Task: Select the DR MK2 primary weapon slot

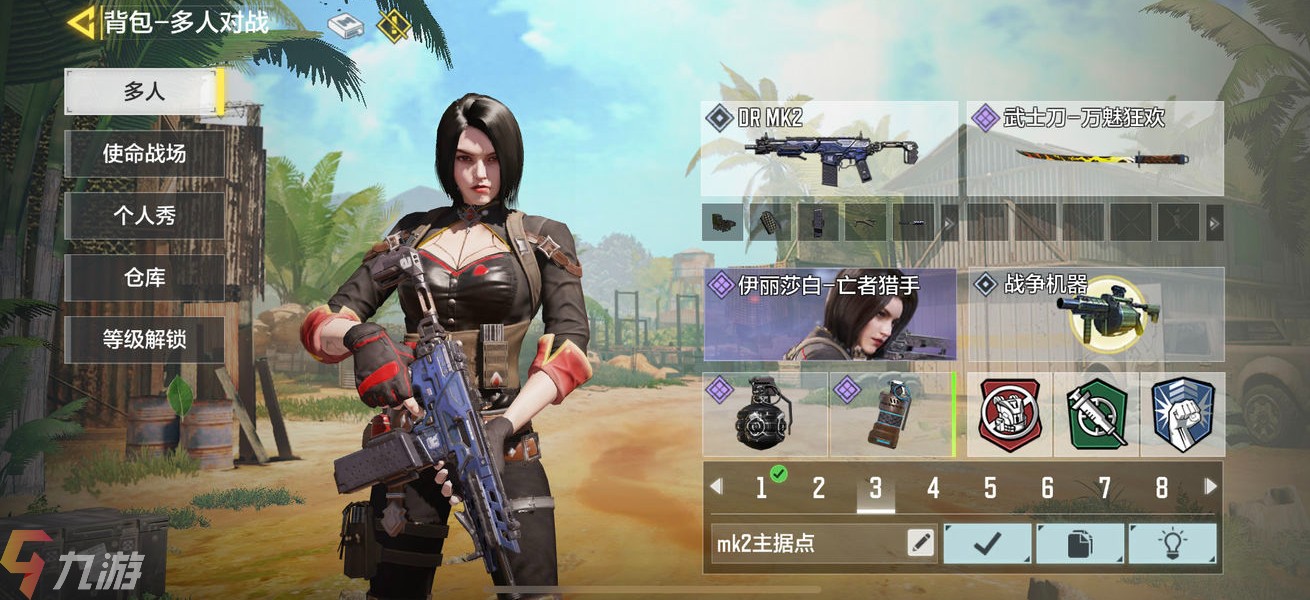Action: [829, 148]
